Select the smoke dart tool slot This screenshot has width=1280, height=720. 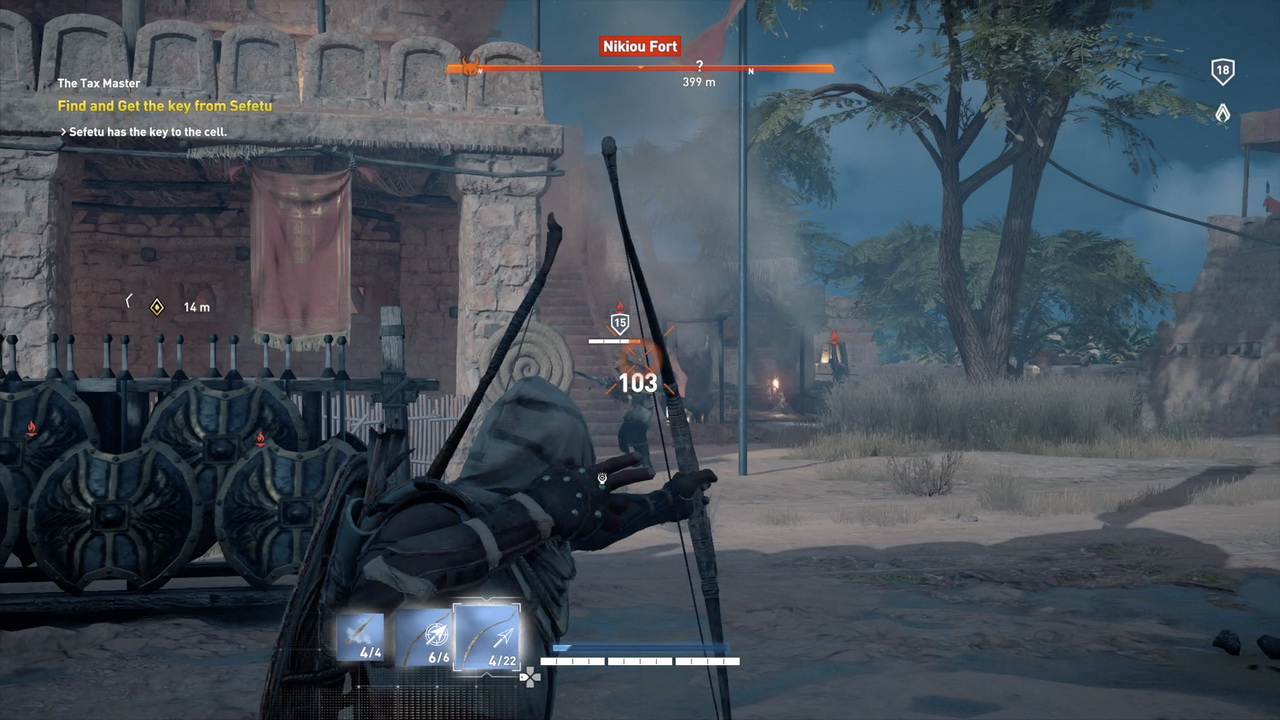(361, 638)
